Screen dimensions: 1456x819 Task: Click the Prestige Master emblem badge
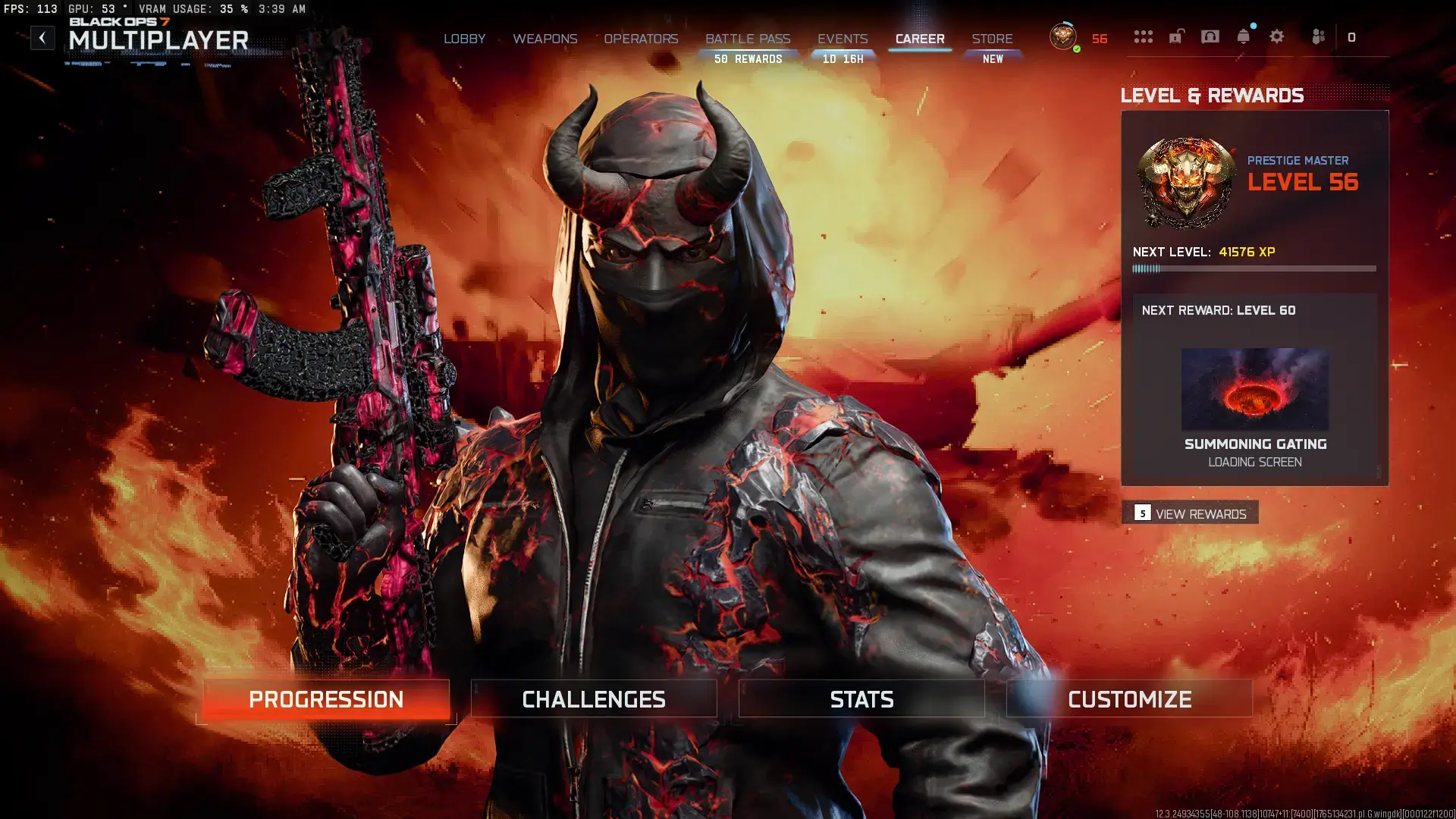point(1185,180)
